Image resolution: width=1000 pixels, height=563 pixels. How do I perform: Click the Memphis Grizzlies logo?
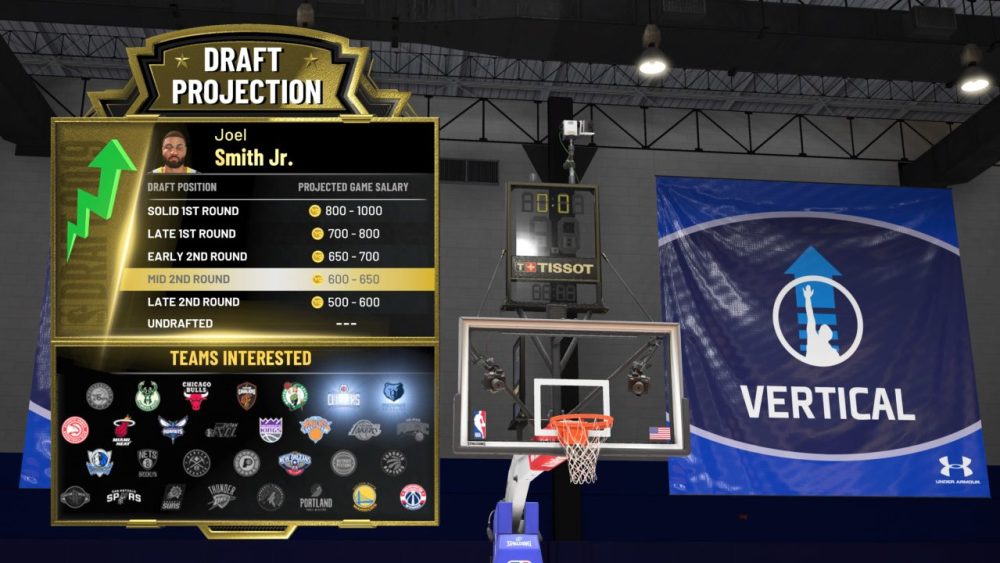point(393,393)
